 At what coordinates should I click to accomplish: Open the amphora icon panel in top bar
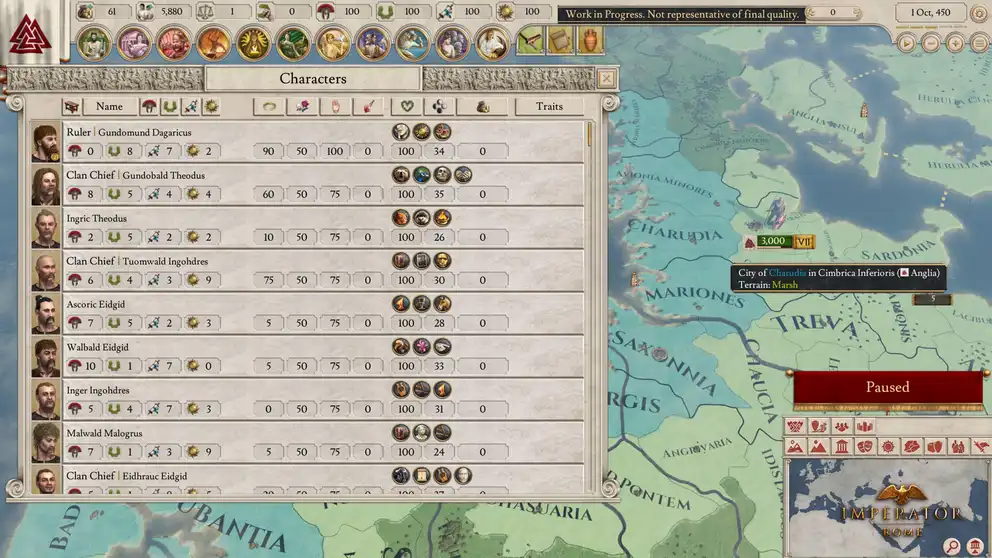coord(591,41)
